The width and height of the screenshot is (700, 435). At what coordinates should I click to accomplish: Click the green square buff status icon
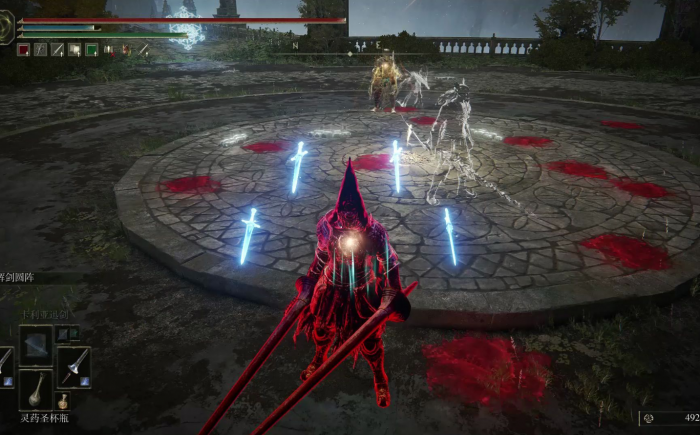[x=92, y=49]
